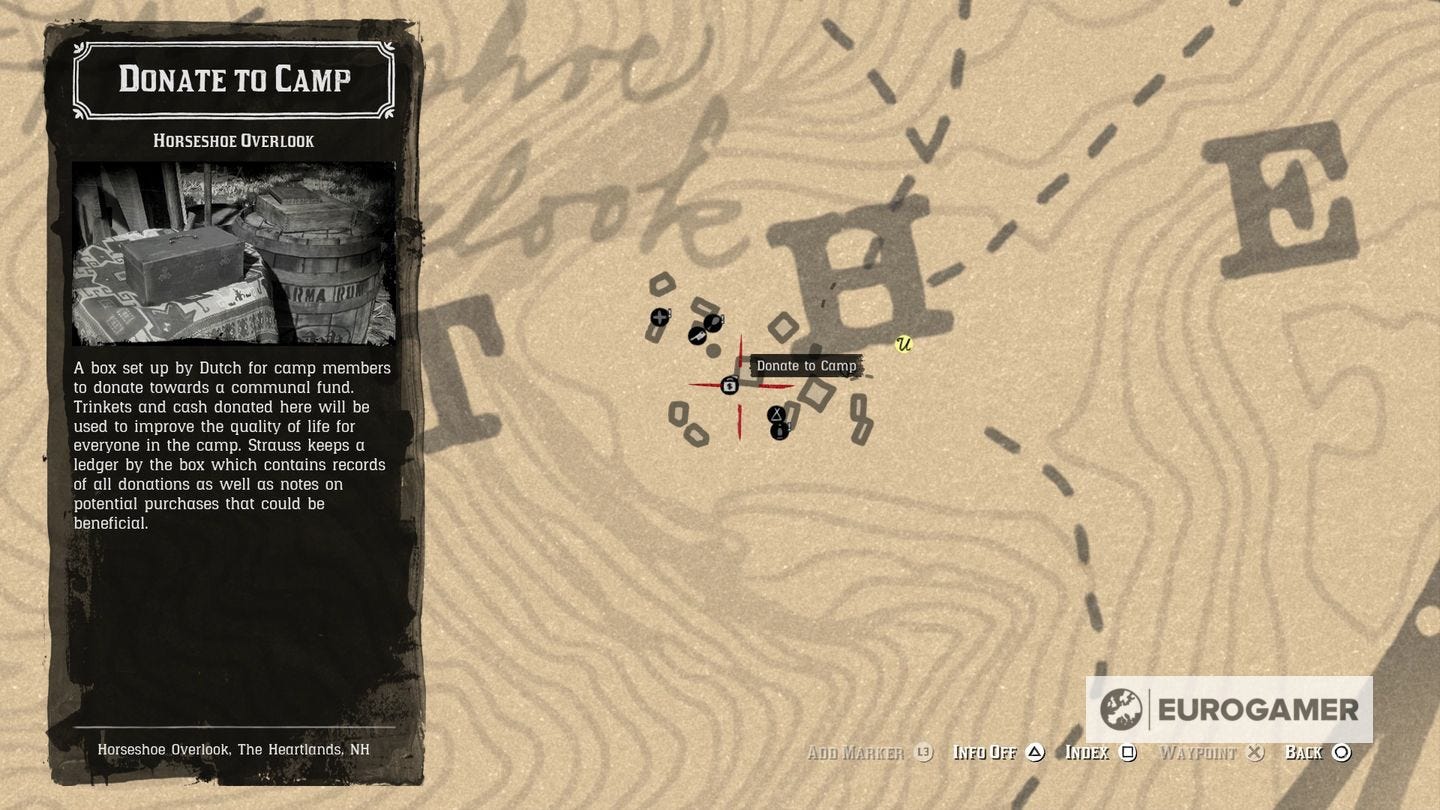
Task: Select the yellow u marker on the map
Action: tap(905, 344)
